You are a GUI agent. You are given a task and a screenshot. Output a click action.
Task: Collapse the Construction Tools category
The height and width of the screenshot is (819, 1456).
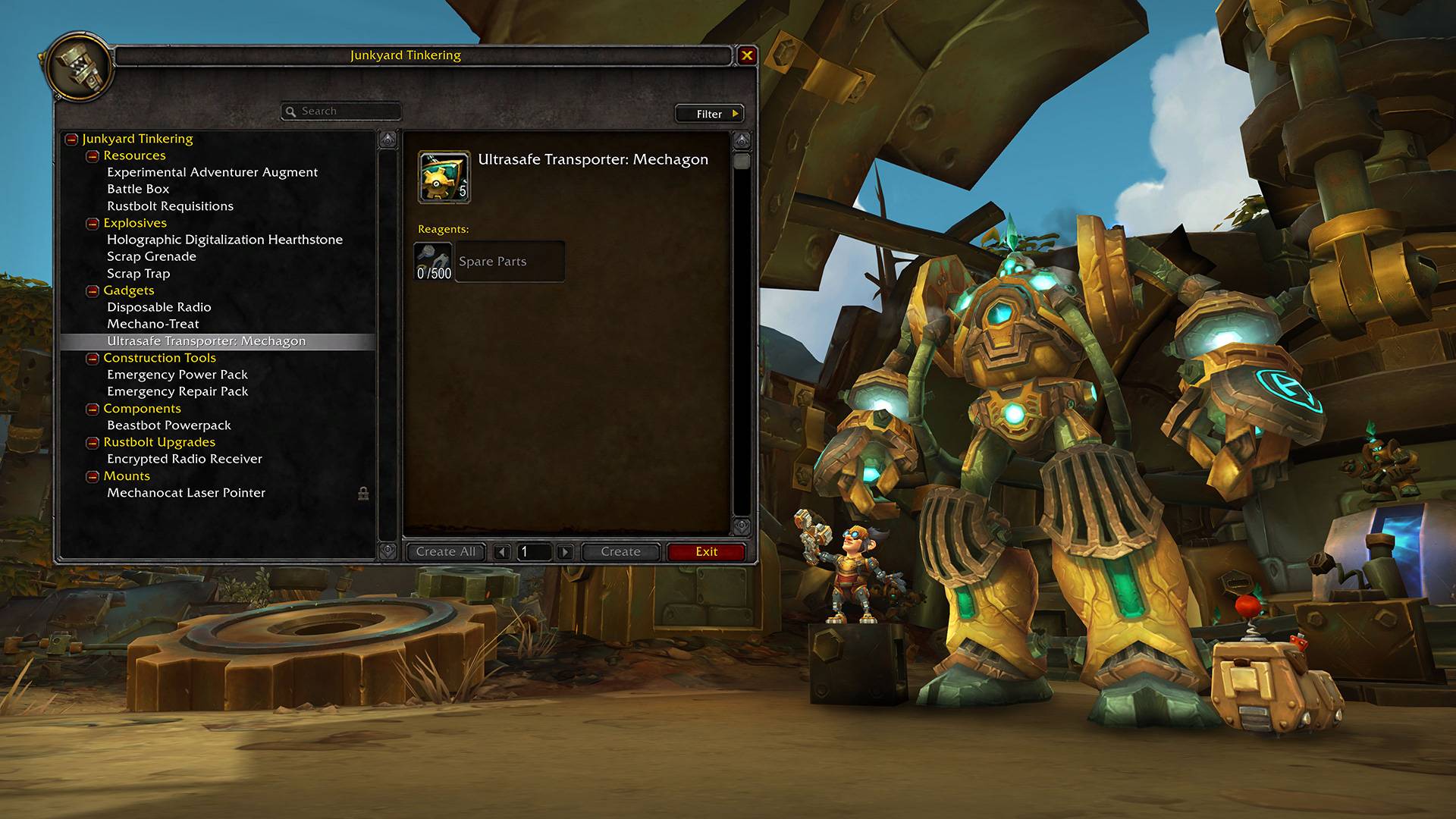pyautogui.click(x=93, y=359)
